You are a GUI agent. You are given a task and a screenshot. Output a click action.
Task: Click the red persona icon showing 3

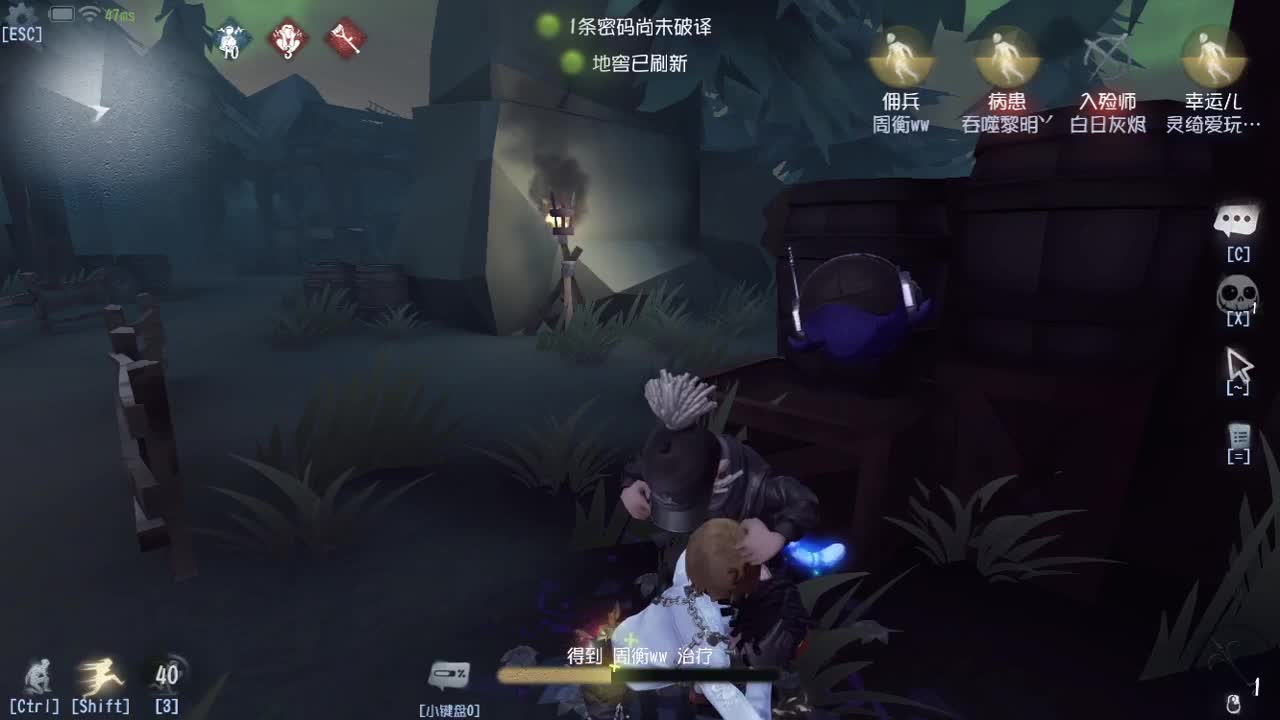pos(288,40)
